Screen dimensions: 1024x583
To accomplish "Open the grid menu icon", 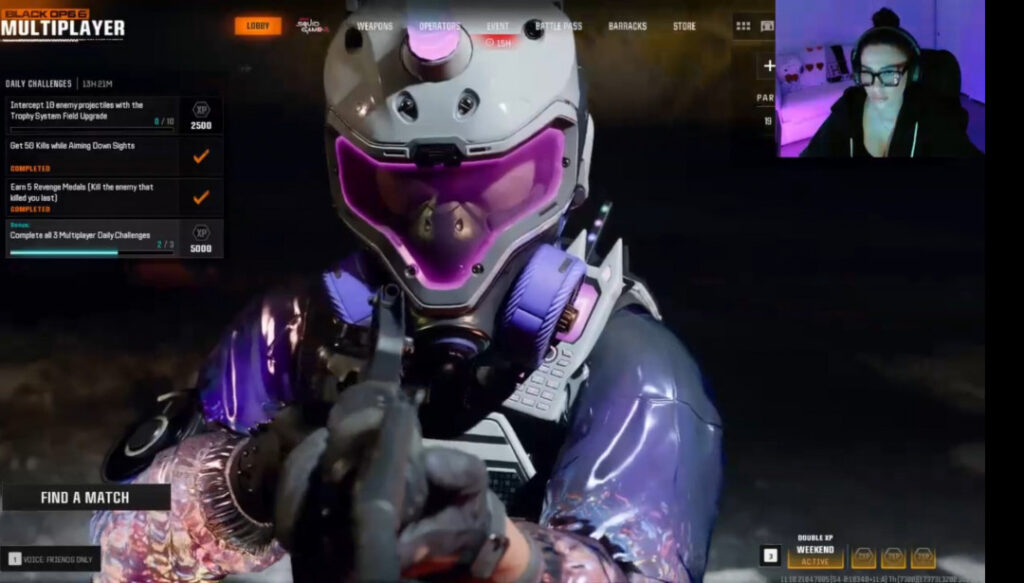I will pyautogui.click(x=742, y=26).
